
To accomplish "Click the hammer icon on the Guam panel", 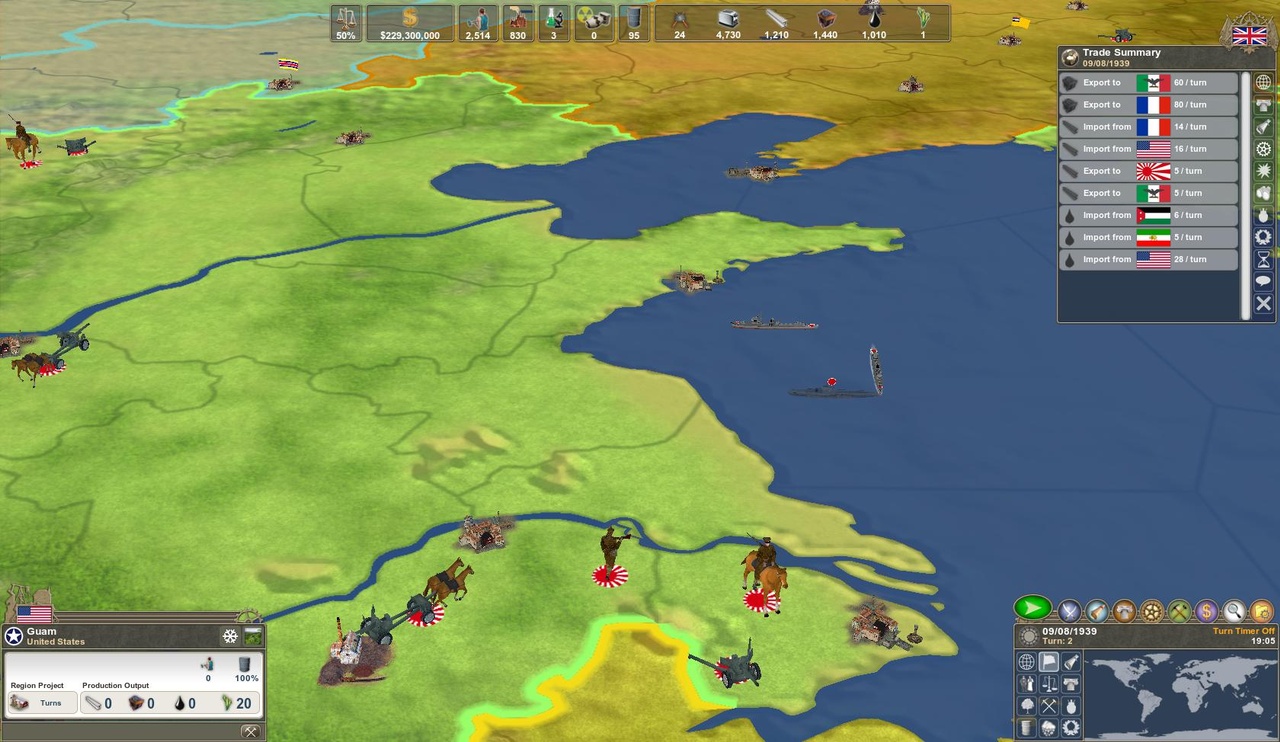I will [x=249, y=730].
